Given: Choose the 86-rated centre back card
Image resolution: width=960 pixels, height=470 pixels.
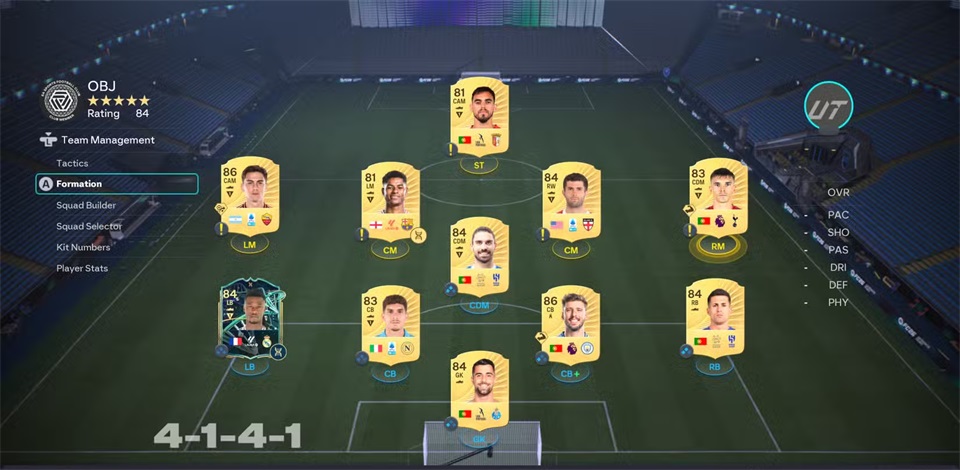Looking at the screenshot, I should [x=569, y=324].
